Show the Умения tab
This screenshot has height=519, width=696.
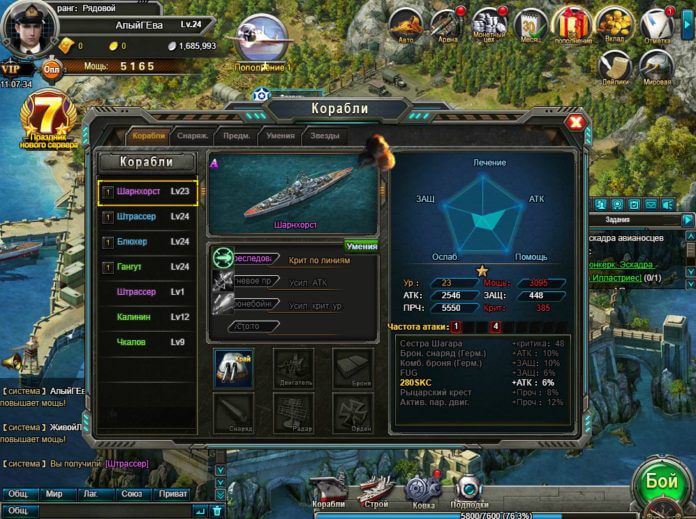(280, 136)
